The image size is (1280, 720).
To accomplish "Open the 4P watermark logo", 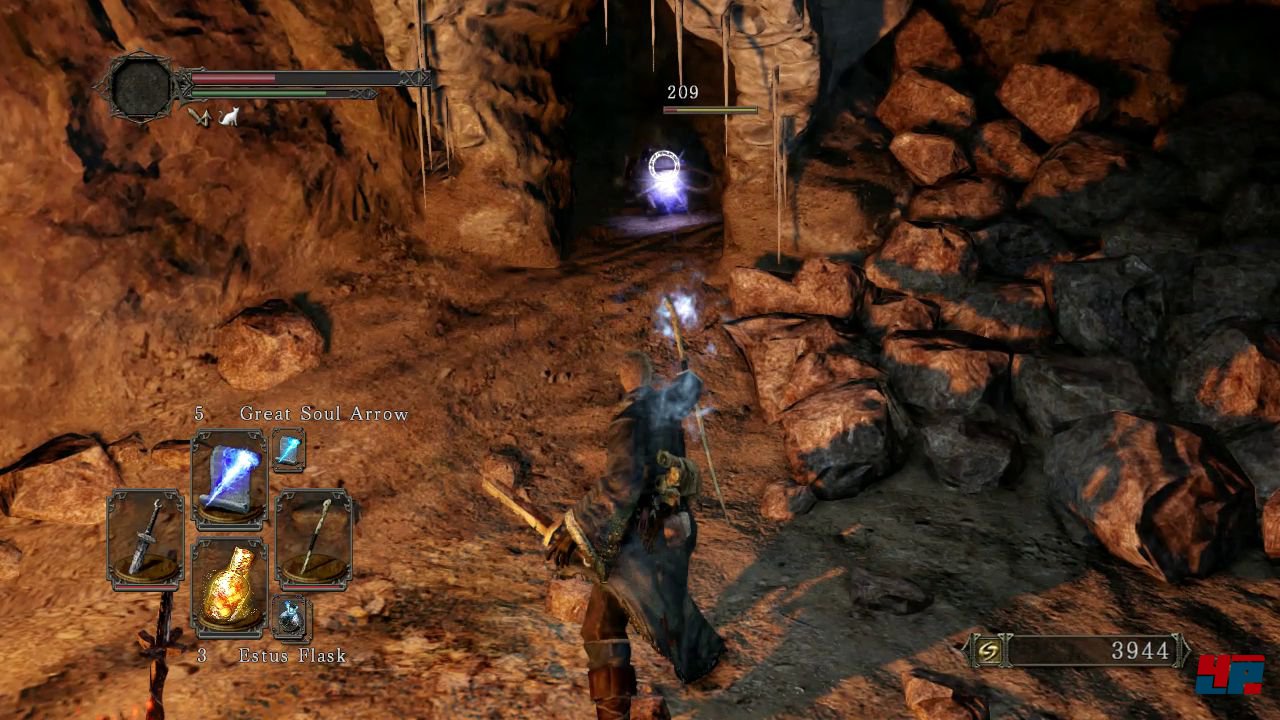I will (1229, 674).
